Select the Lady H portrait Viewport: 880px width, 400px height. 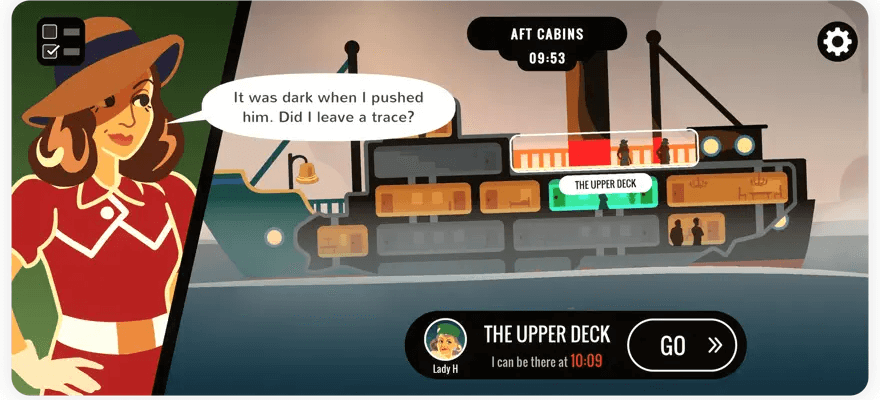pyautogui.click(x=444, y=340)
